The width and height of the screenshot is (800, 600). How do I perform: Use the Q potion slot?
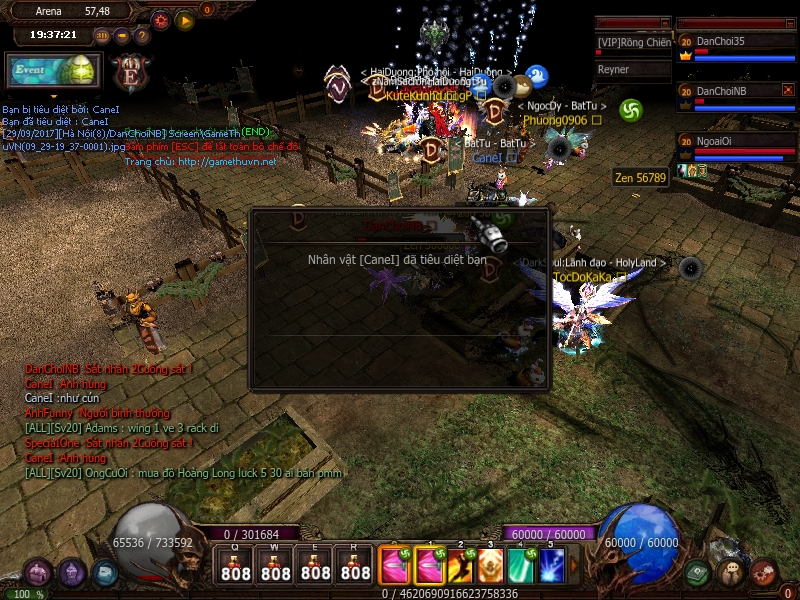pyautogui.click(x=236, y=565)
